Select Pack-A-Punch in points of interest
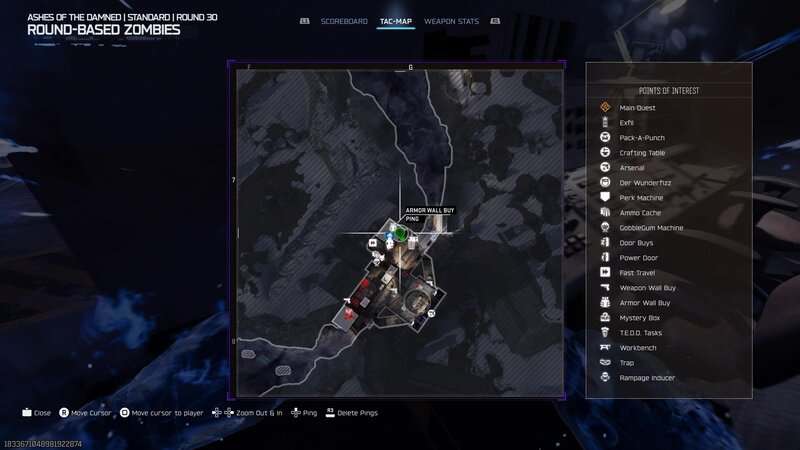The width and height of the screenshot is (800, 450). (x=642, y=137)
